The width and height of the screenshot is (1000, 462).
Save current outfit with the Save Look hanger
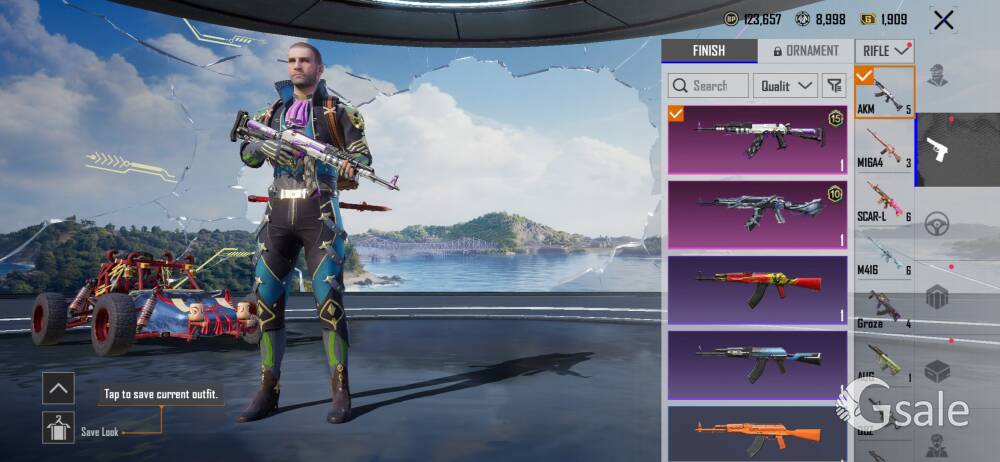point(58,428)
